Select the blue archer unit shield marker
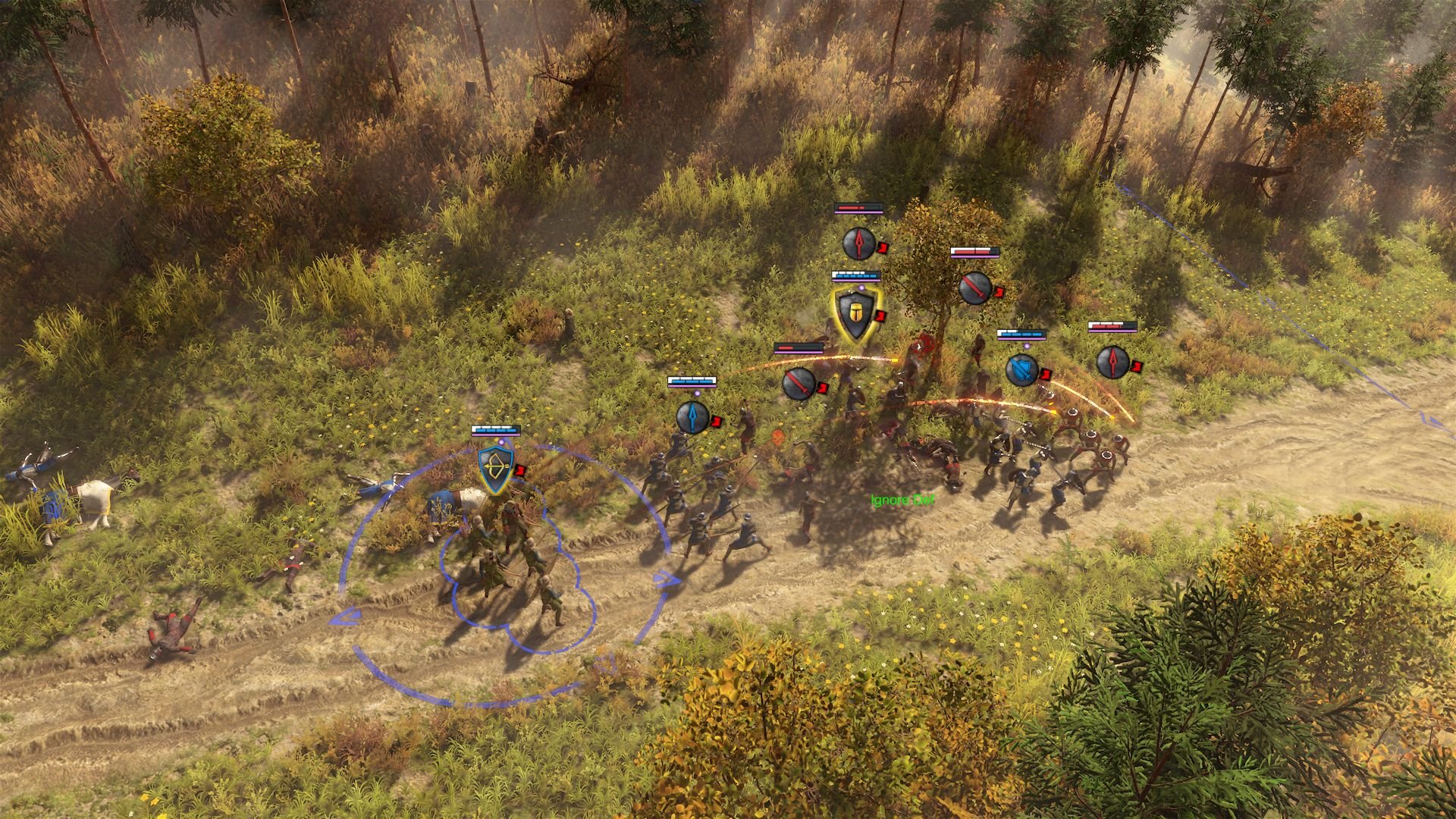 pyautogui.click(x=496, y=469)
